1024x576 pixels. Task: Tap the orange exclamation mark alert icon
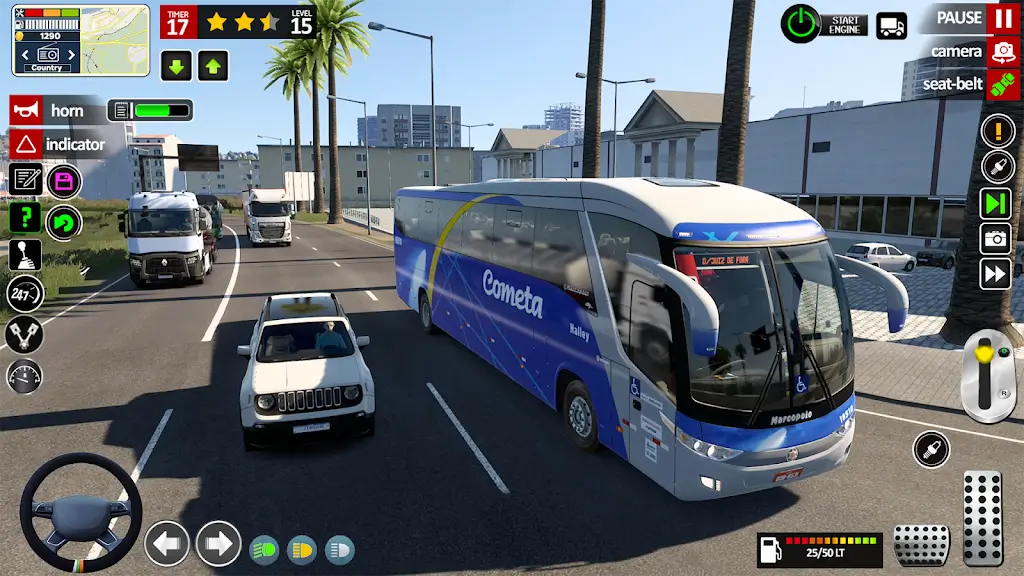click(997, 130)
